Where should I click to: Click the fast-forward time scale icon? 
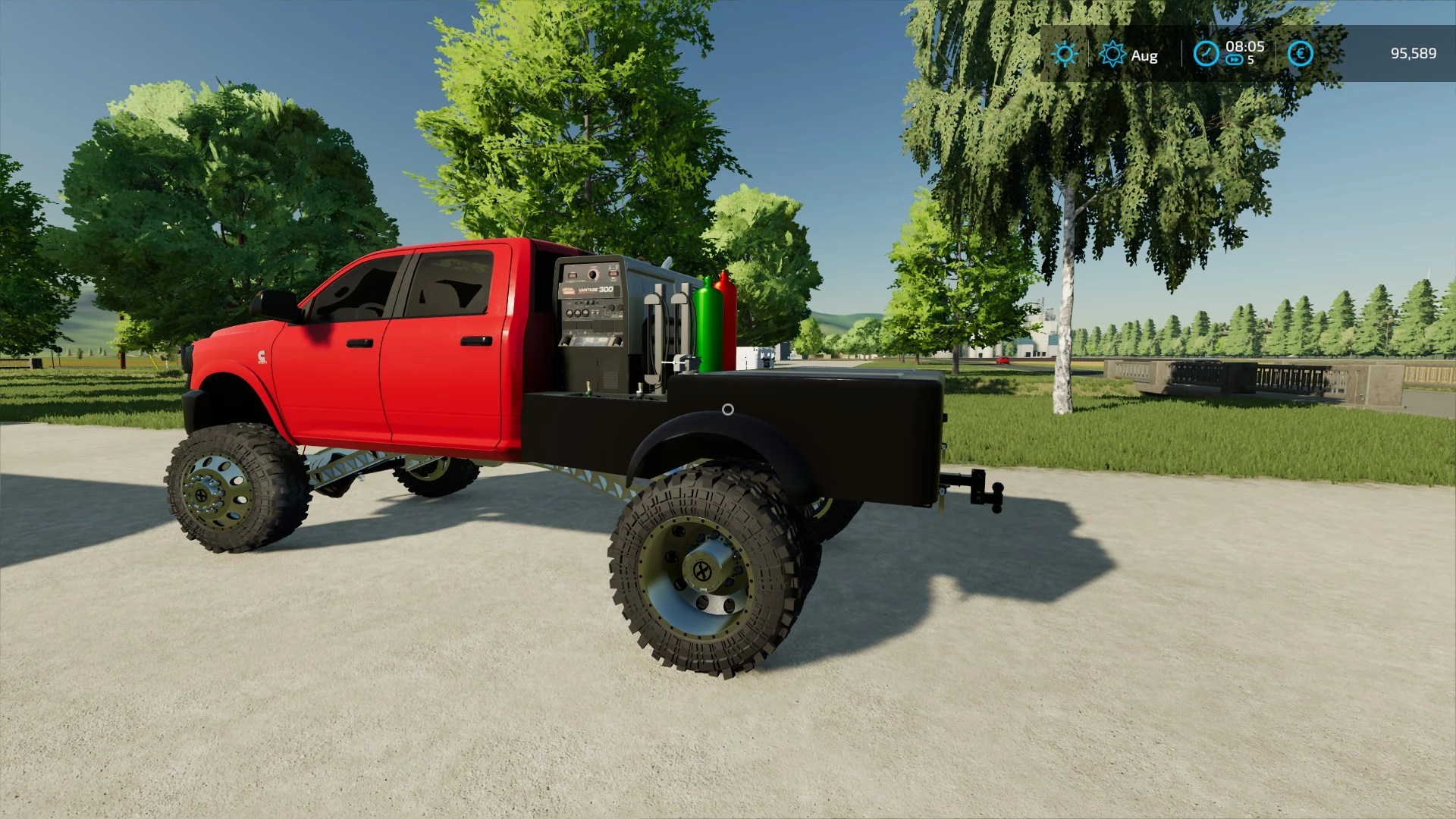(1235, 59)
